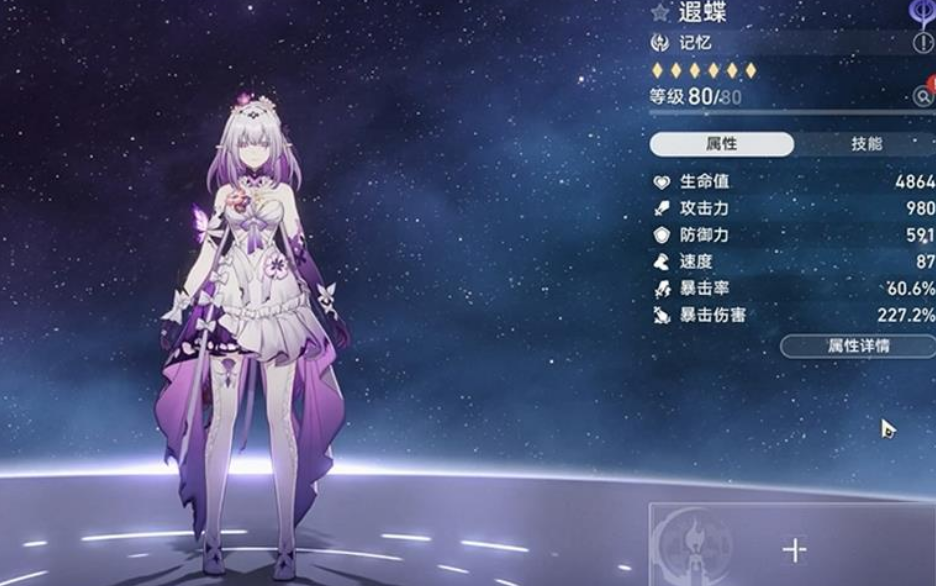Click the magnifier icon beside the level
The width and height of the screenshot is (936, 586).
pyautogui.click(x=922, y=96)
